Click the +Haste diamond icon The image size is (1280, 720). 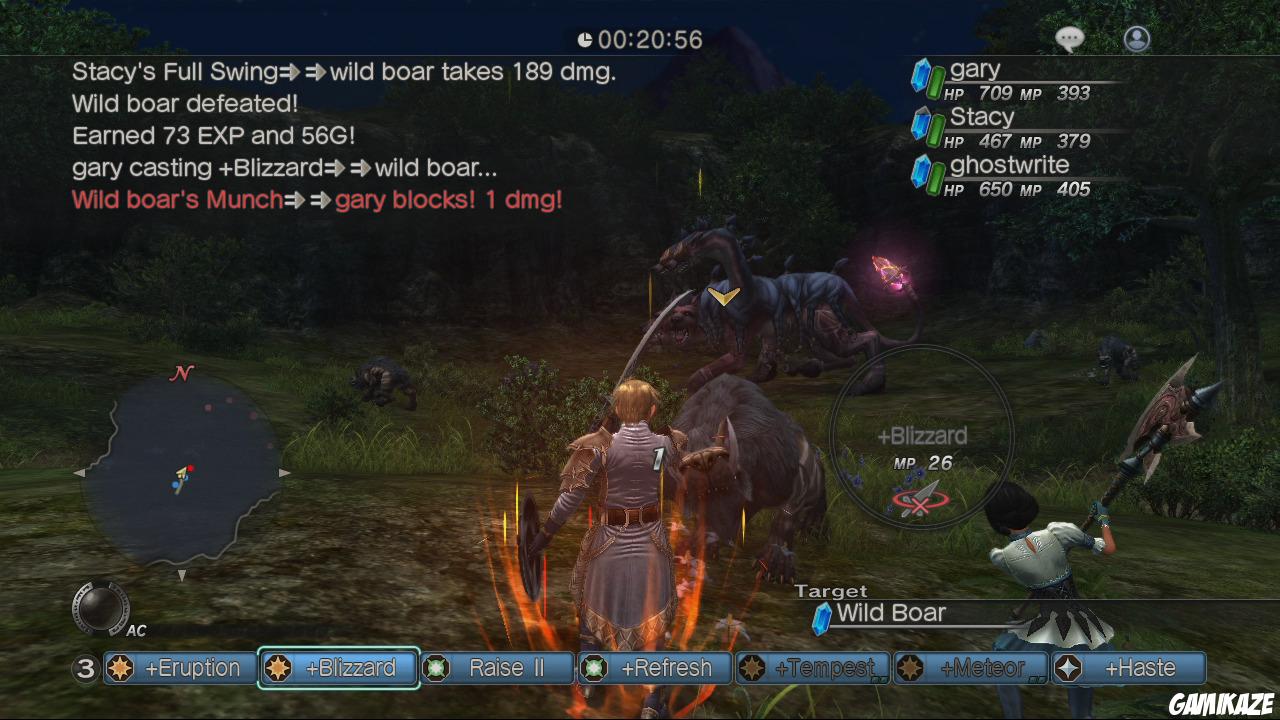(1067, 668)
